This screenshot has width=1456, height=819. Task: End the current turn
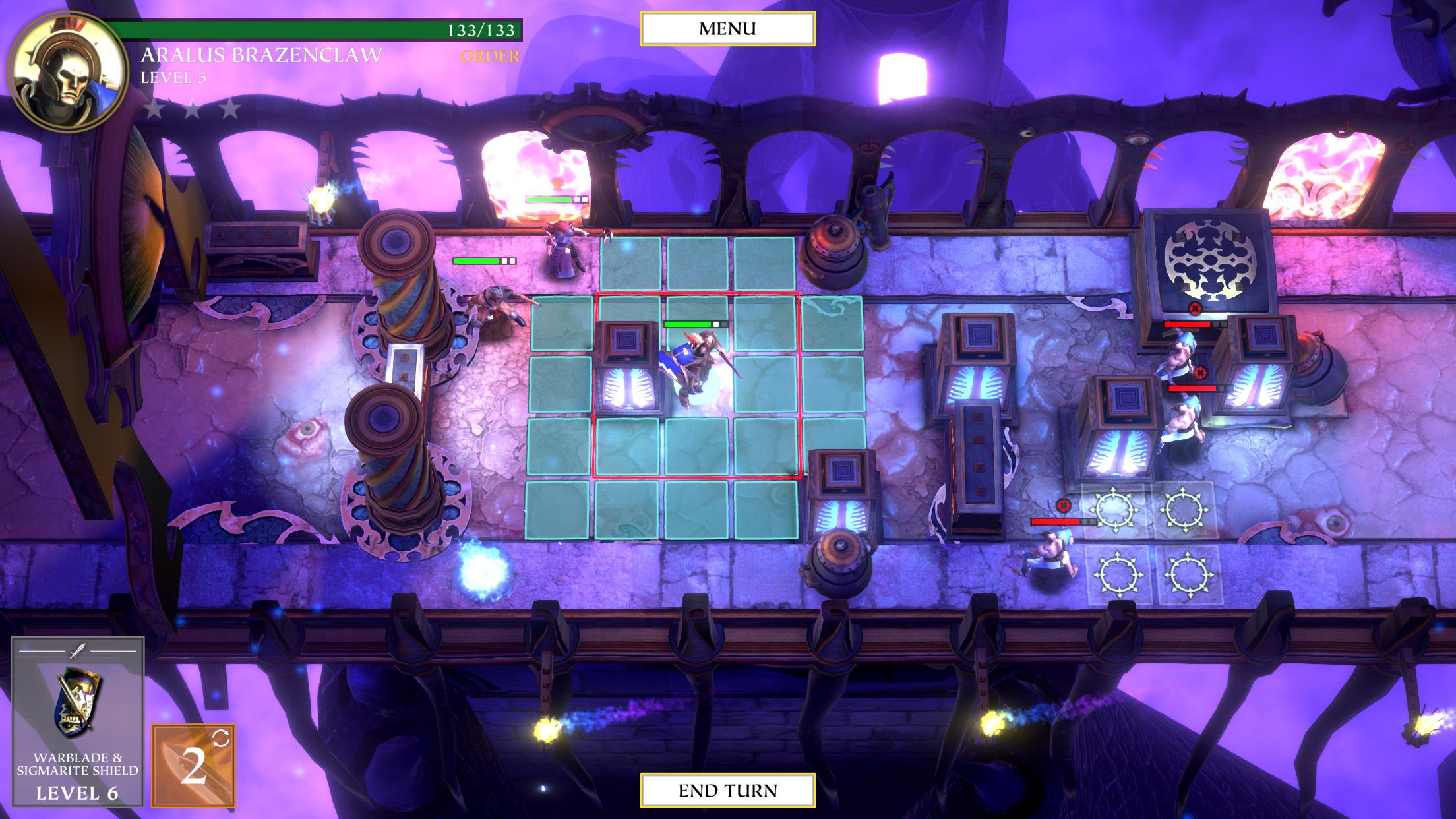tap(727, 790)
